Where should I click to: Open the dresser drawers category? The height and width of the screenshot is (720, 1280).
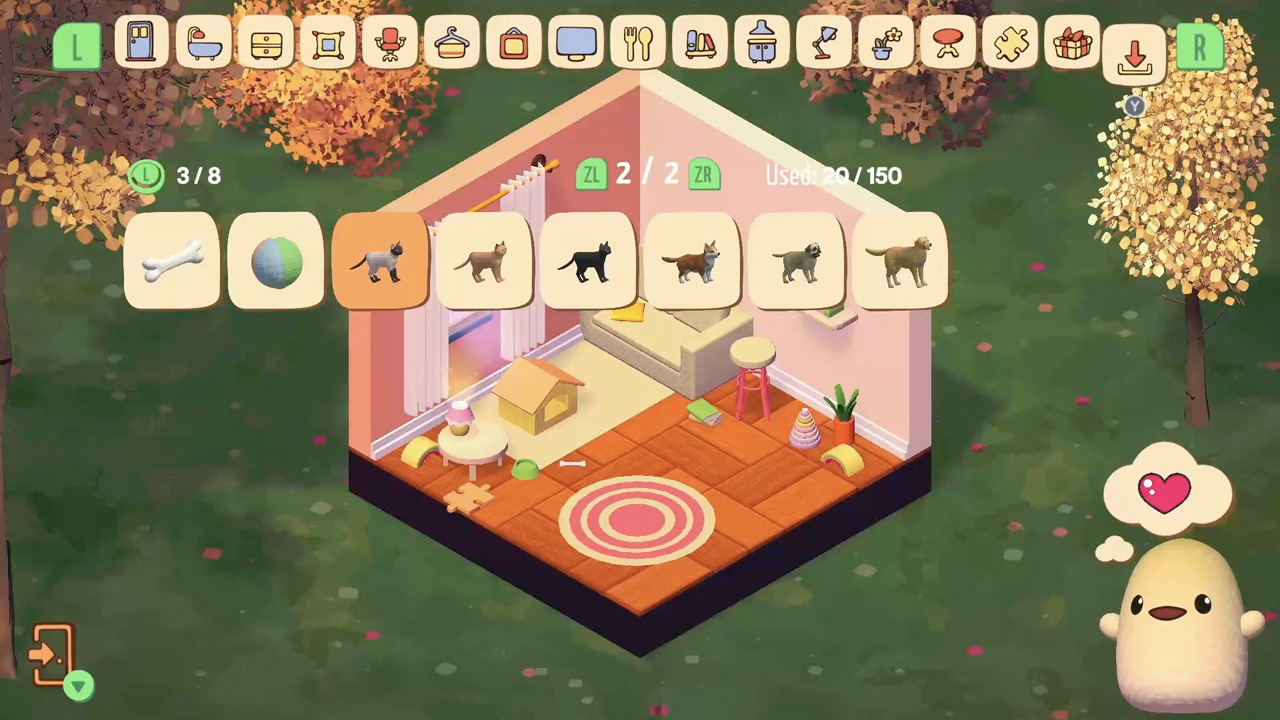pyautogui.click(x=266, y=43)
